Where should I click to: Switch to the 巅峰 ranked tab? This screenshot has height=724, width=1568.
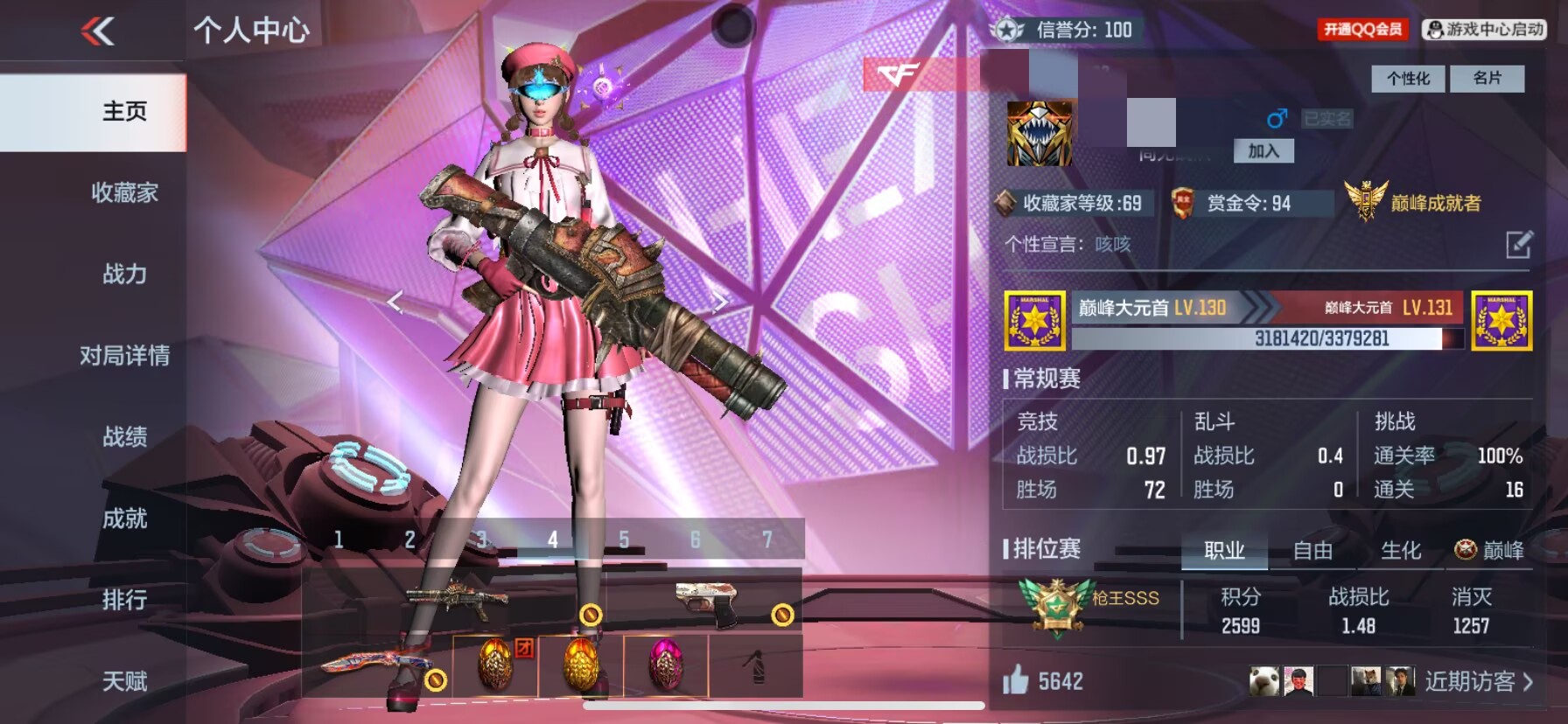click(1490, 550)
